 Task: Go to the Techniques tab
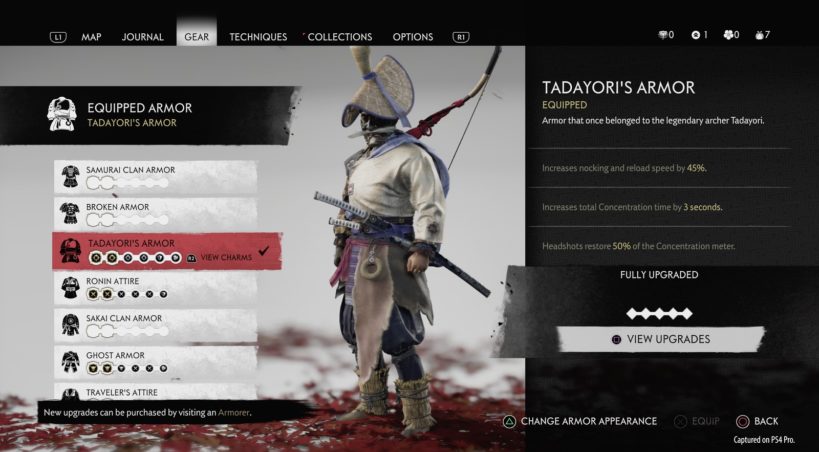tap(258, 37)
